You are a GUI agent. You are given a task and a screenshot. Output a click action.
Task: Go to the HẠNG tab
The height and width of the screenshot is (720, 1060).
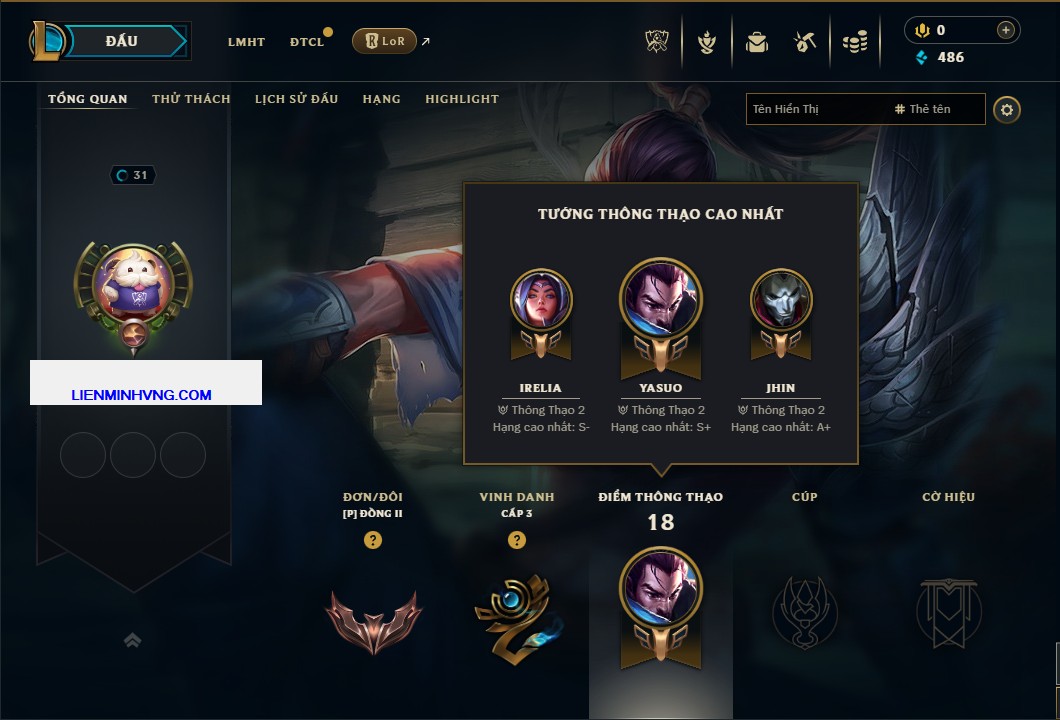tap(381, 99)
